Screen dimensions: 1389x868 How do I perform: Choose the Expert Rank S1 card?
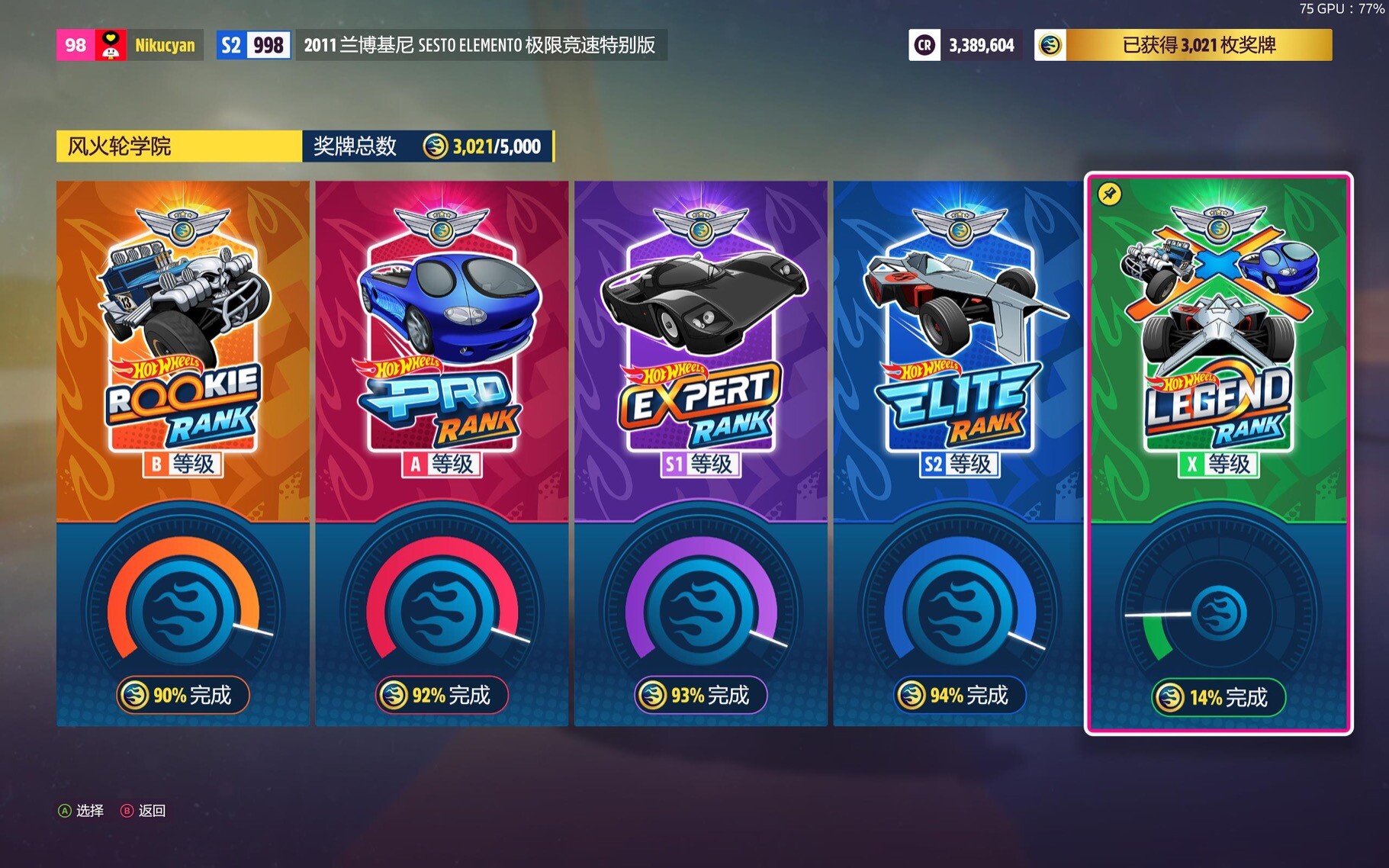[x=700, y=453]
